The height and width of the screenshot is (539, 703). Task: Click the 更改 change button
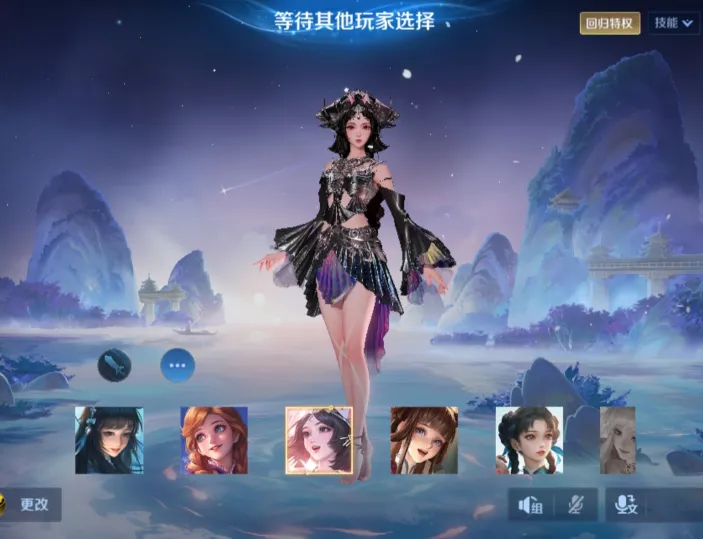pyautogui.click(x=32, y=504)
